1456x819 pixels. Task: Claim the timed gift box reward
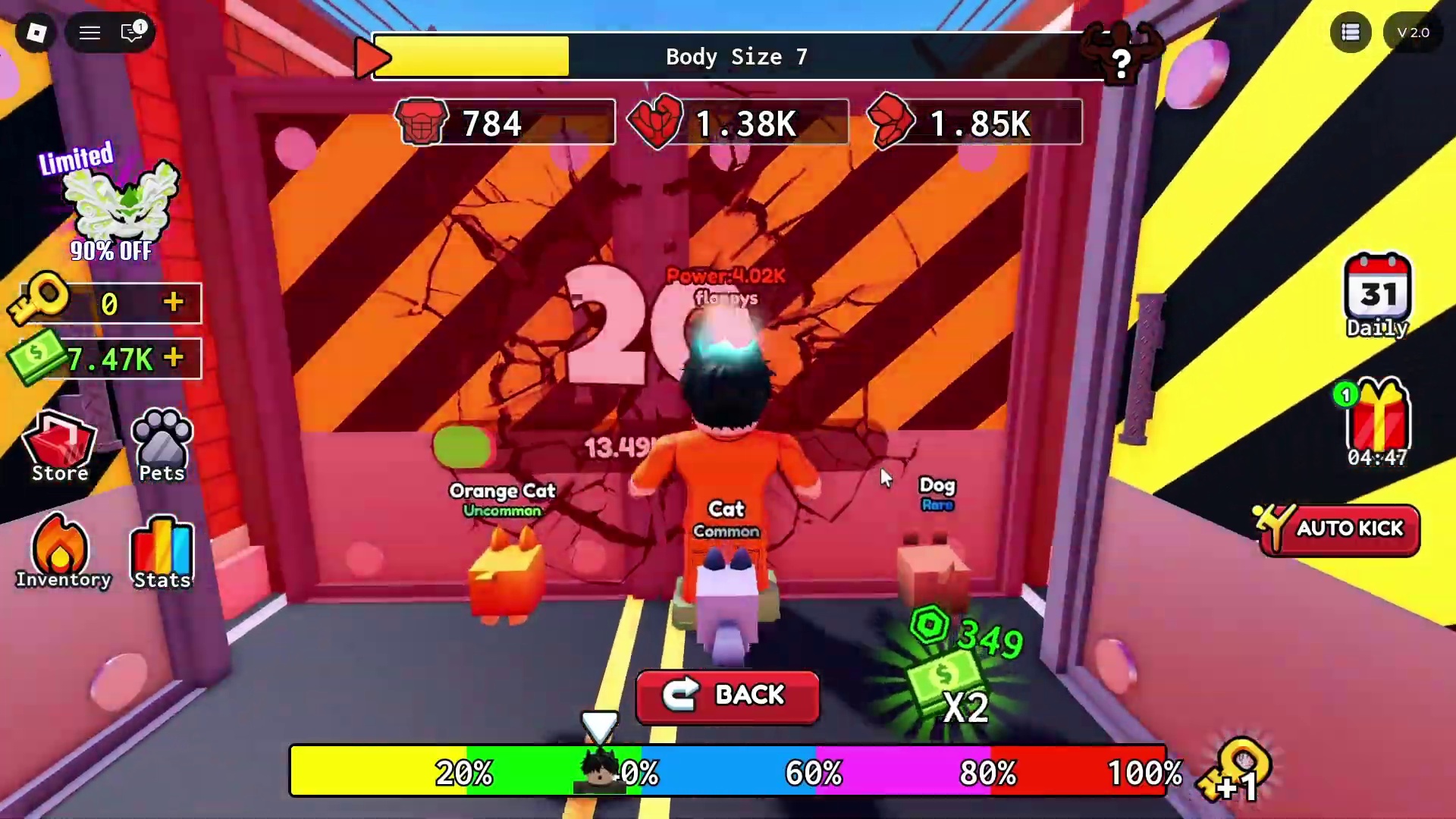tap(1377, 423)
